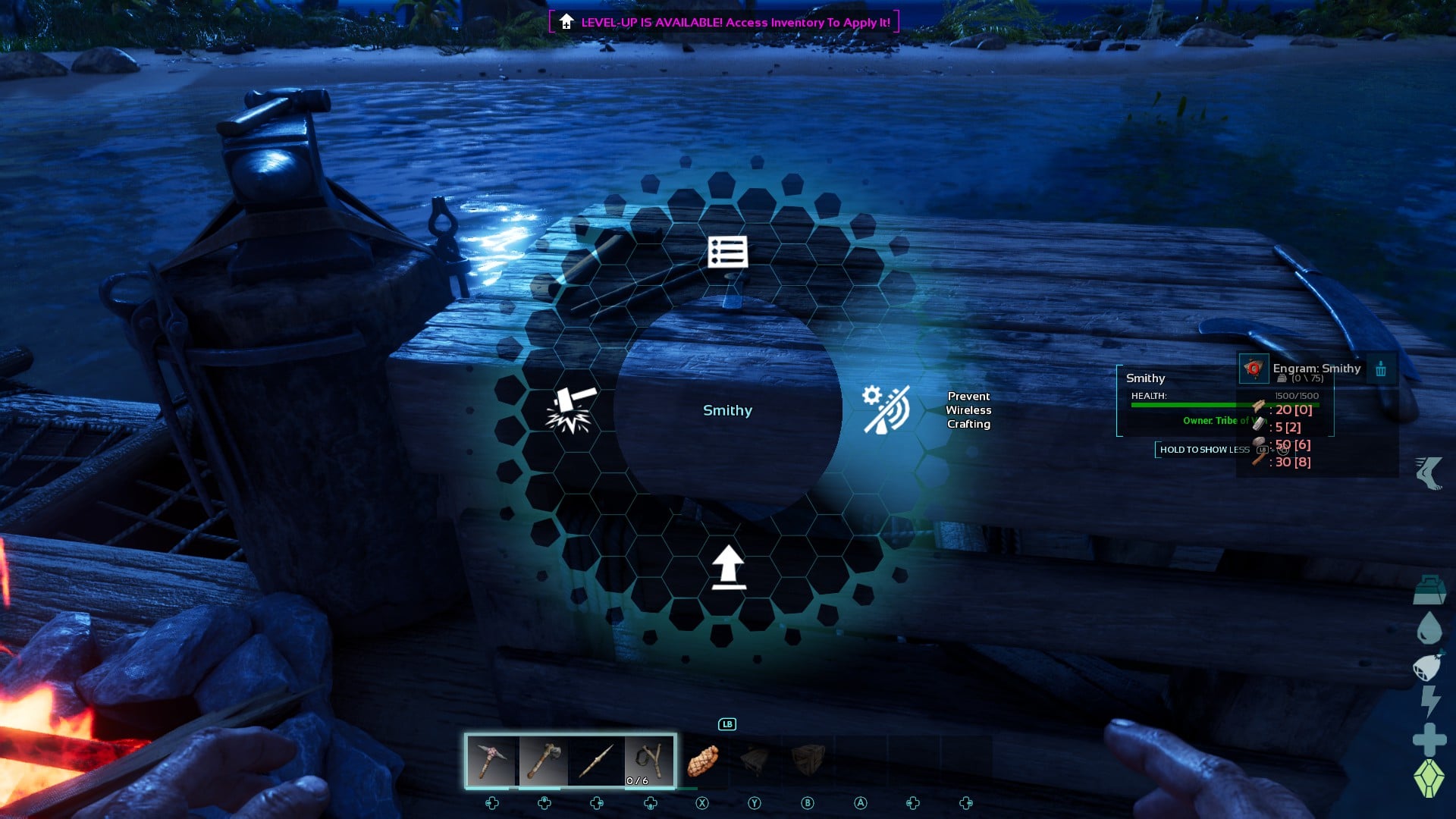Click the trash icon beside Engram: Smithy
This screenshot has width=1456, height=819.
point(1382,369)
